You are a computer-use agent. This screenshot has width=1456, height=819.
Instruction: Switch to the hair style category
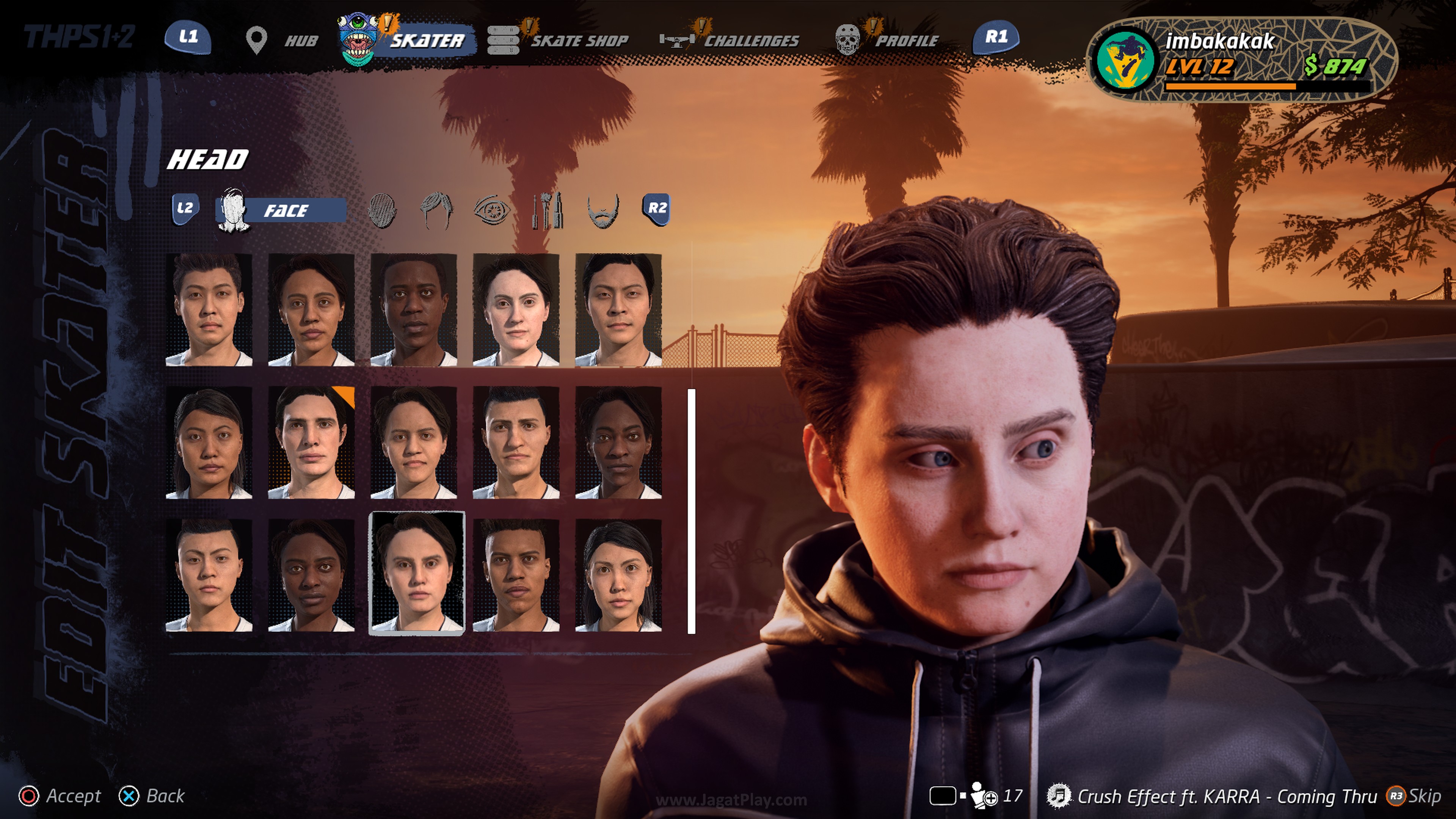[436, 210]
